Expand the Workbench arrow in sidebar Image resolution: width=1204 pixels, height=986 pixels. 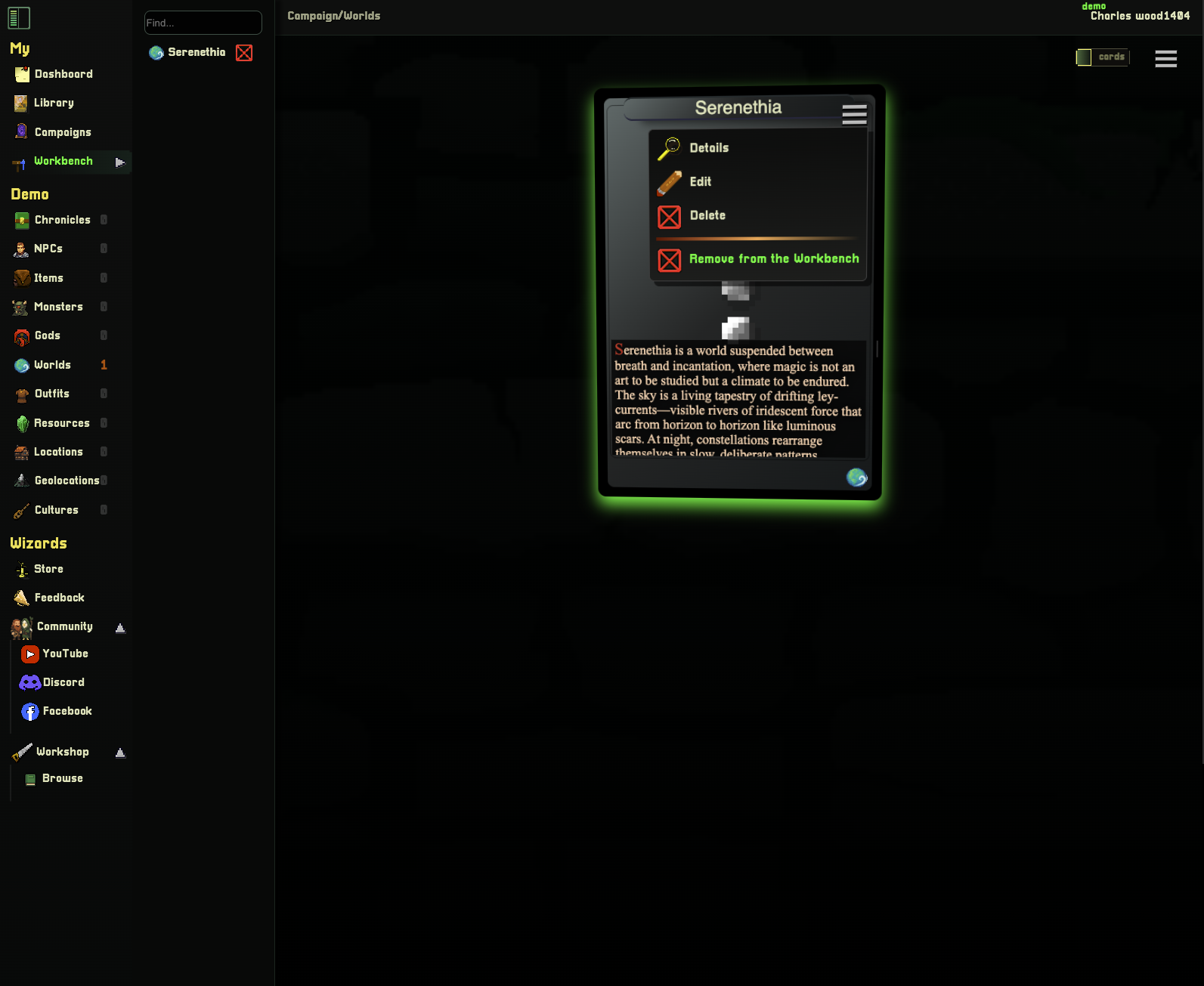coord(119,162)
